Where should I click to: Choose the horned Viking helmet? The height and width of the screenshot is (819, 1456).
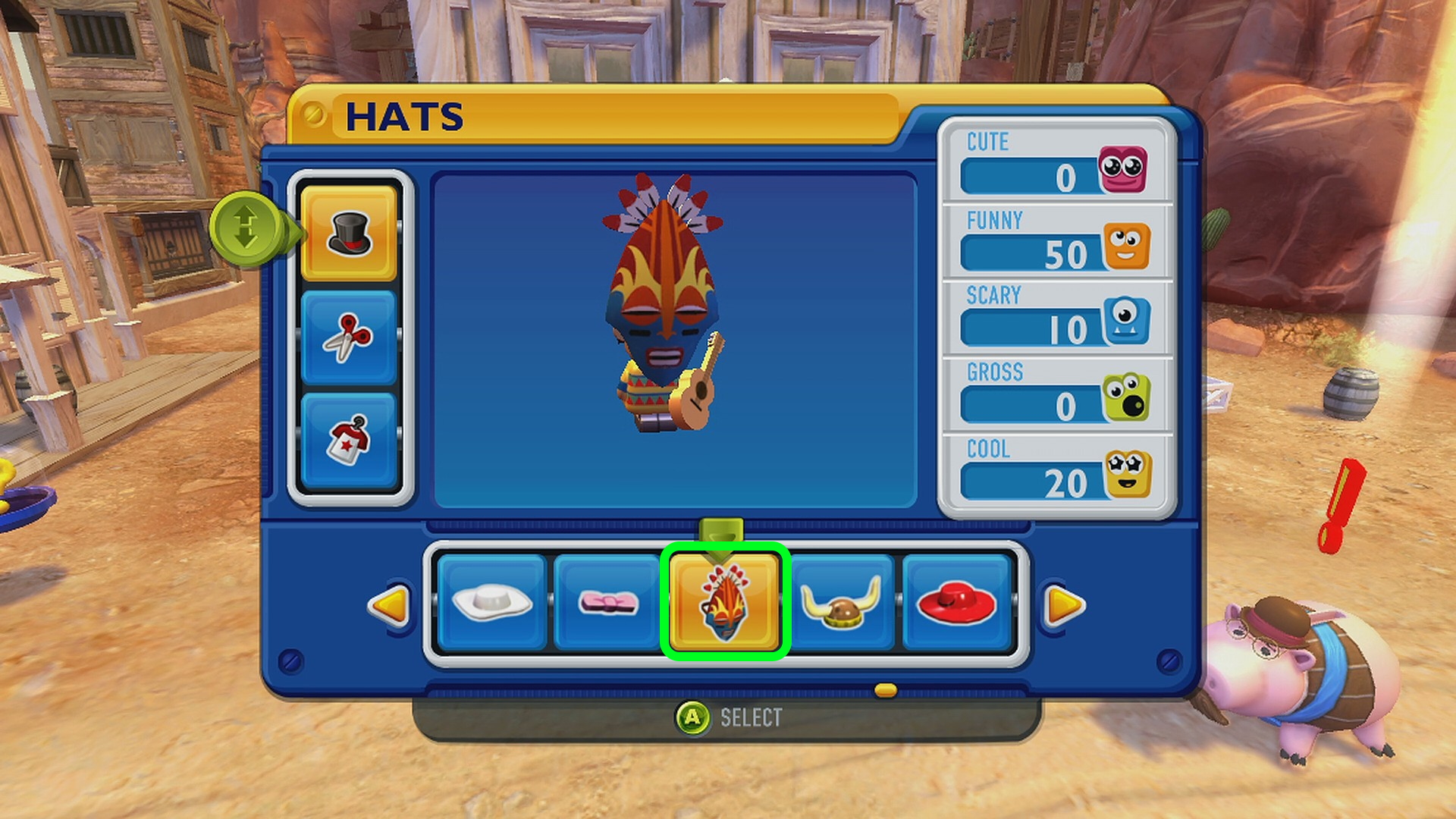click(x=842, y=603)
